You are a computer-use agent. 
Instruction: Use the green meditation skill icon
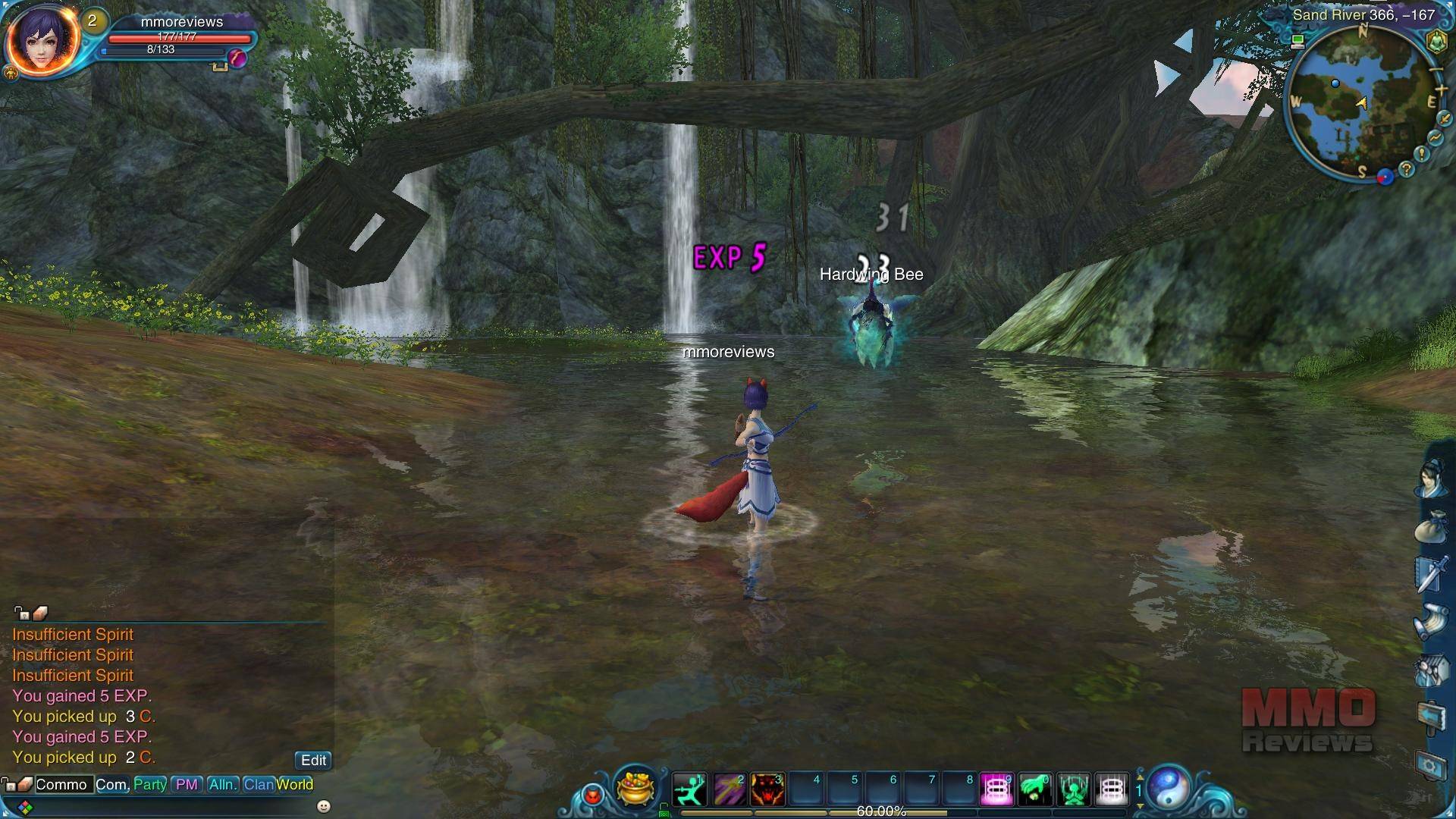tap(1074, 789)
